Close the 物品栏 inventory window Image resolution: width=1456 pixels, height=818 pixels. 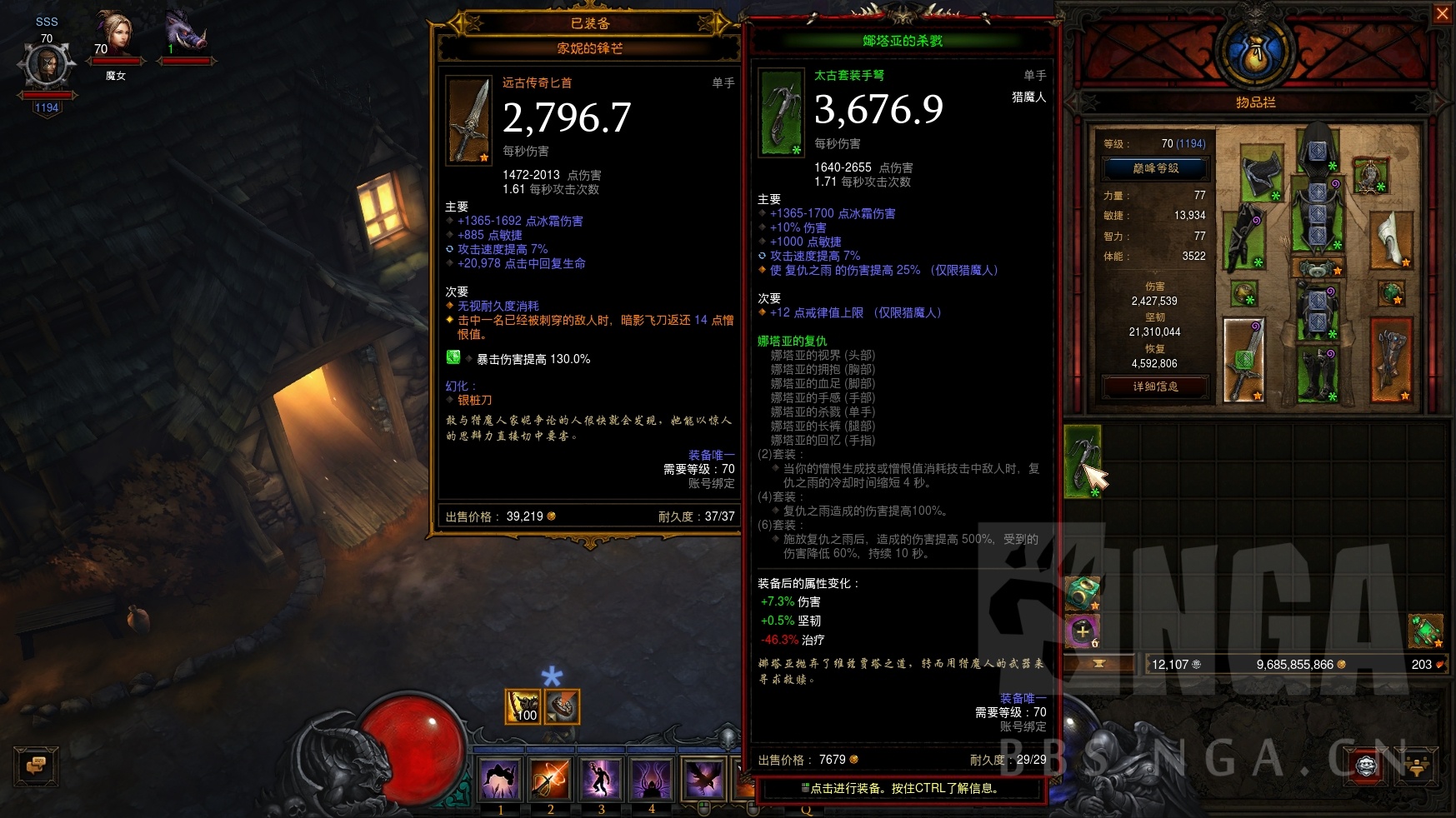click(1443, 13)
